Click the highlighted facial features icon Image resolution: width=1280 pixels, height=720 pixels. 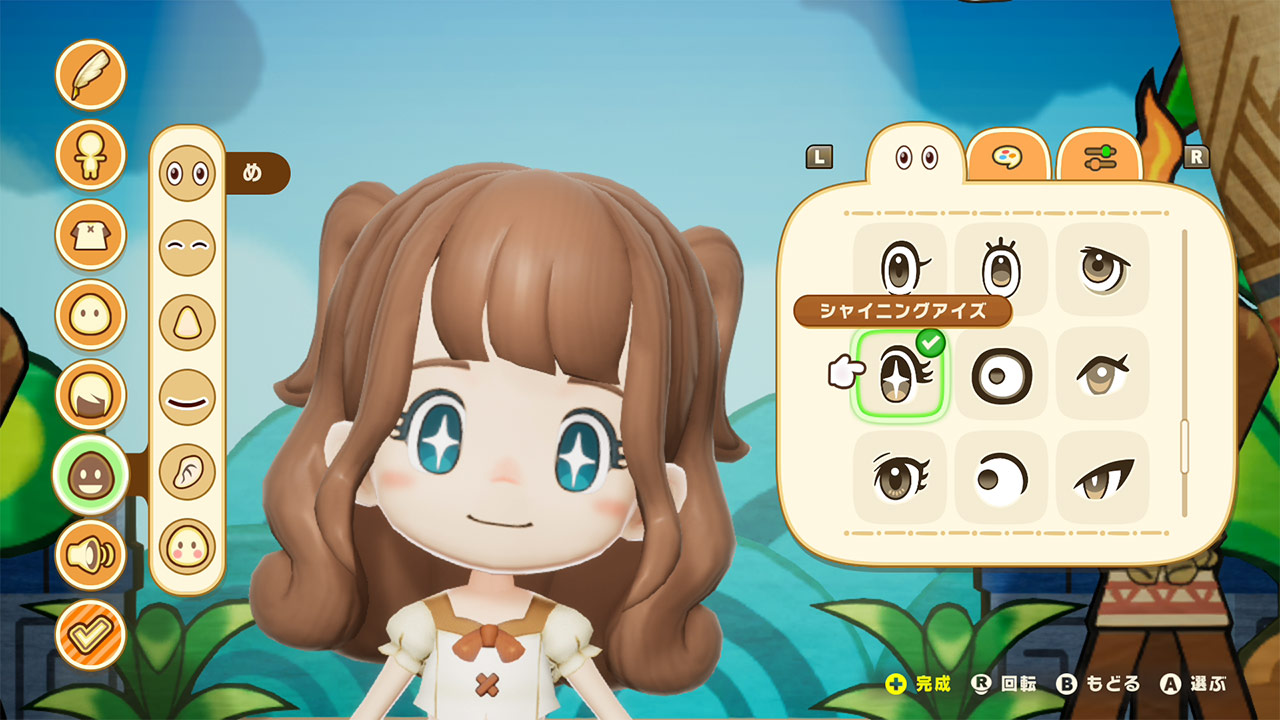tap(90, 476)
